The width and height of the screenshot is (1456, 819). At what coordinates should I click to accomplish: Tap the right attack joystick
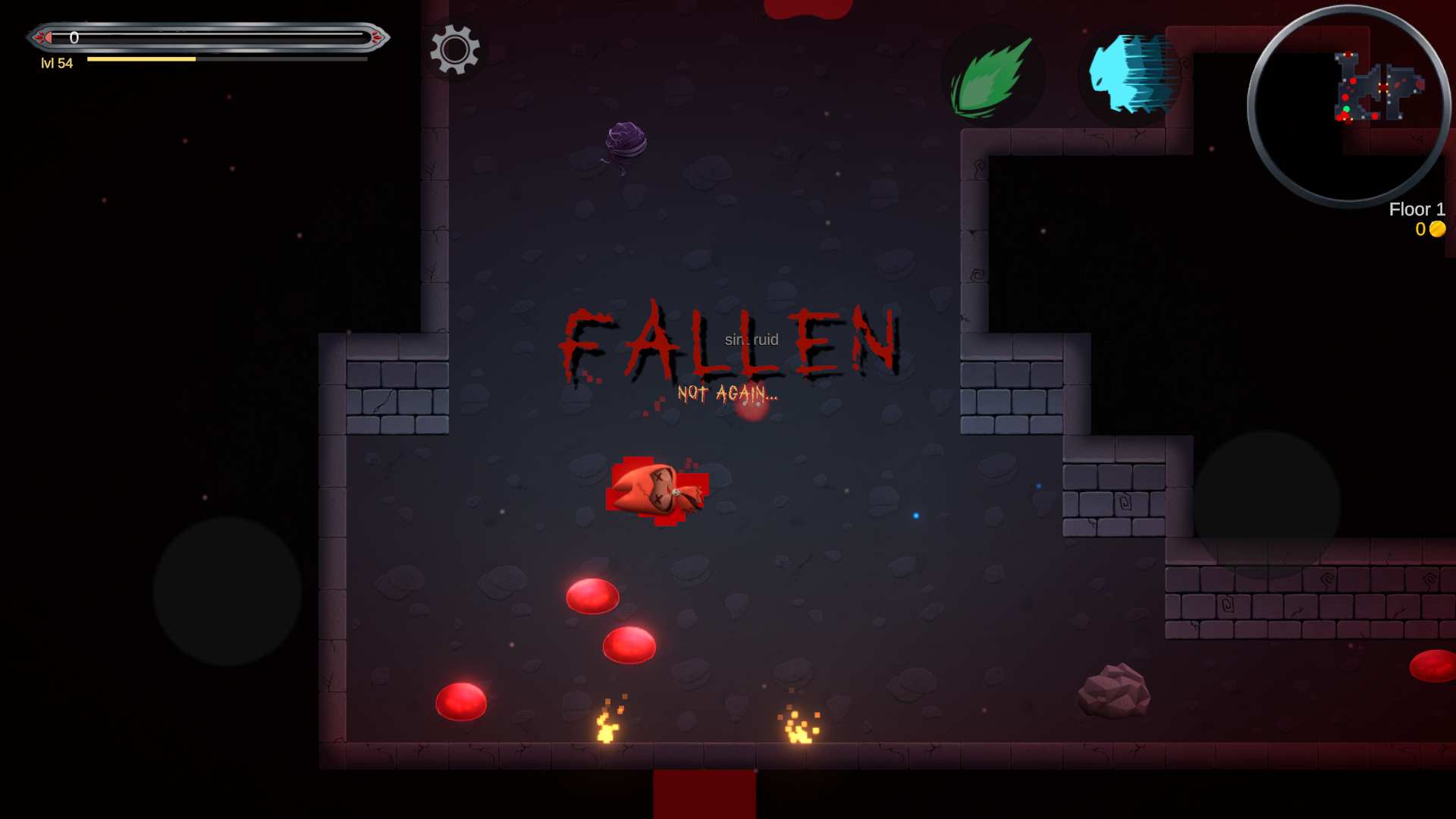[x=1266, y=505]
